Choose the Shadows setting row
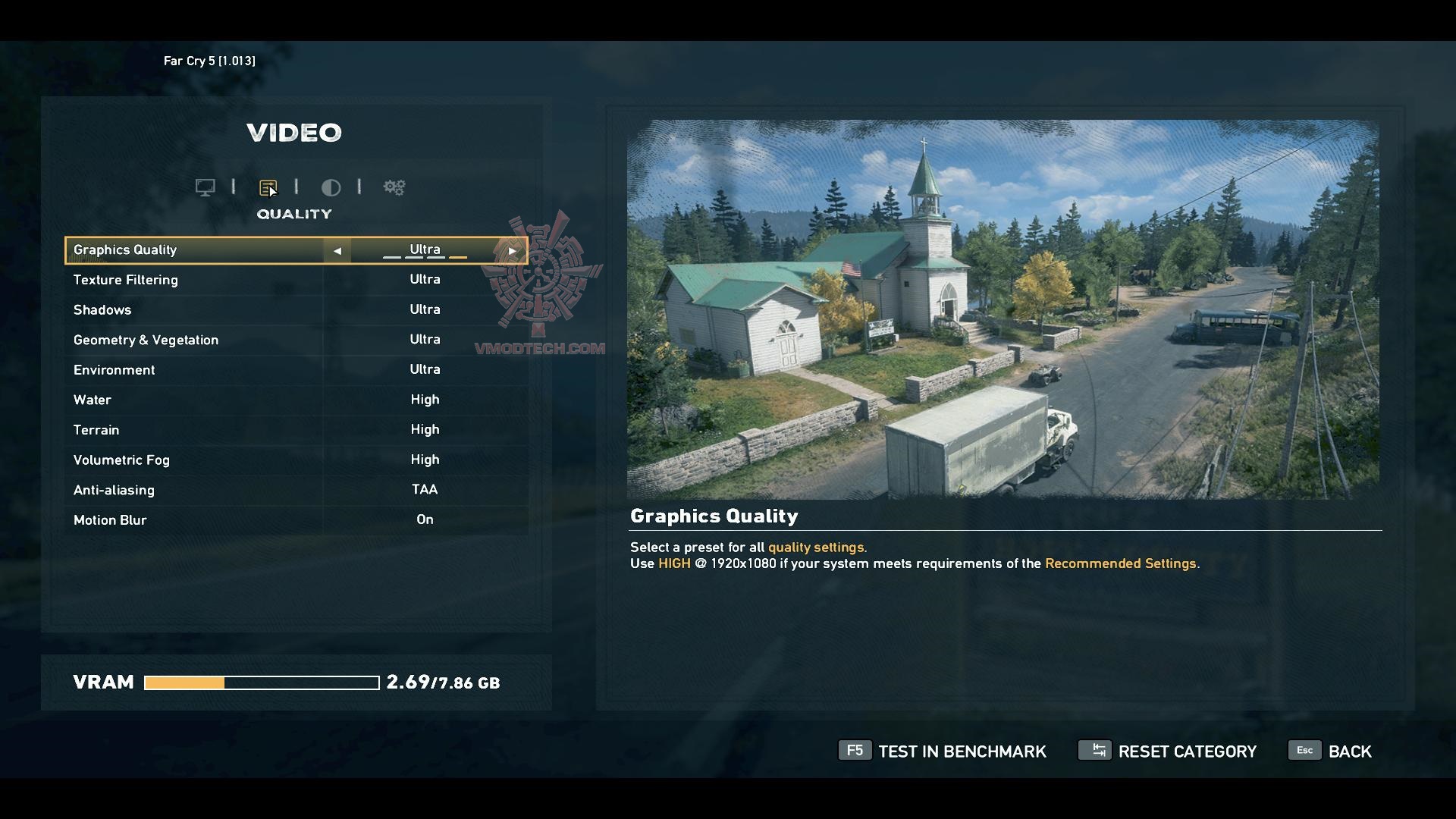Screen dimensions: 1456x819 (296, 309)
